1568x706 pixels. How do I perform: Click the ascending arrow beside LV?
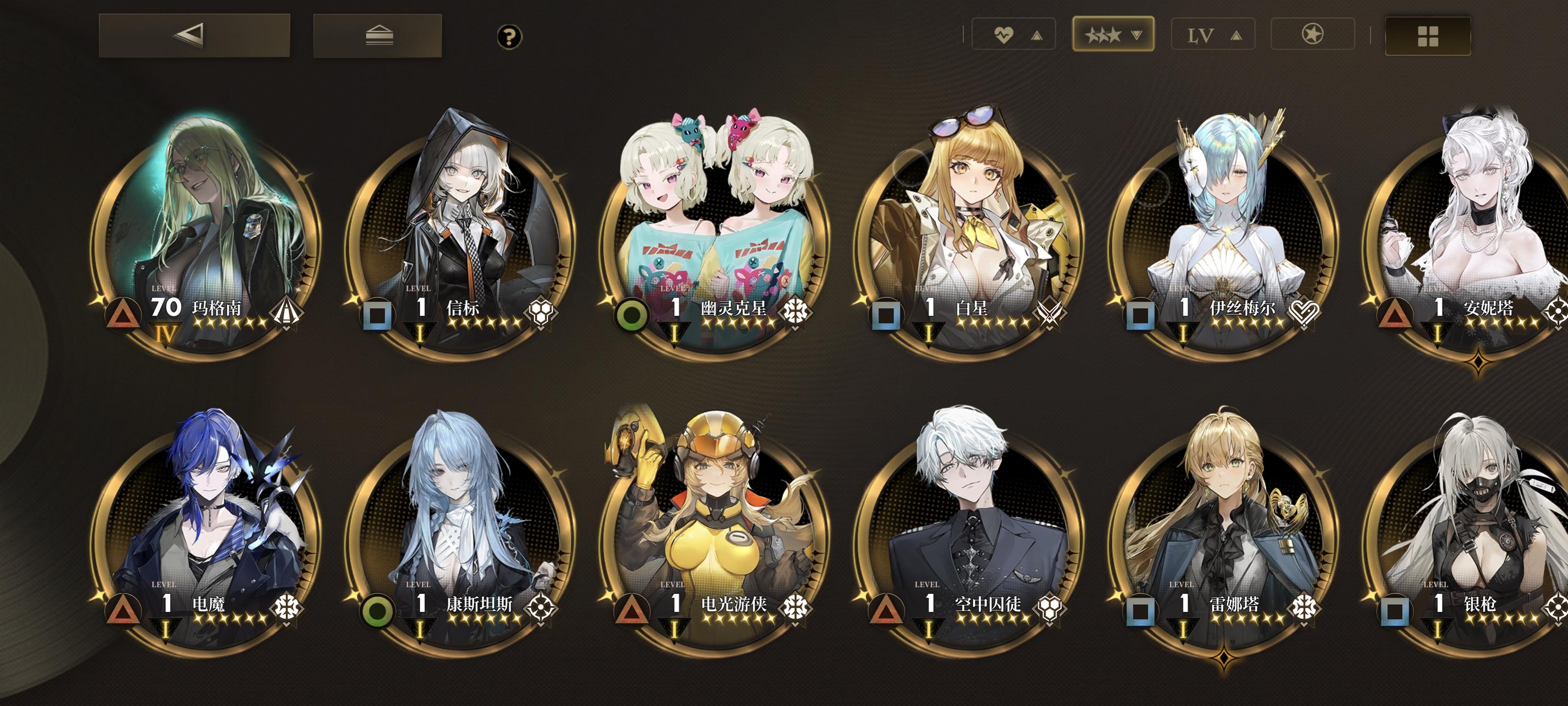tap(1237, 35)
